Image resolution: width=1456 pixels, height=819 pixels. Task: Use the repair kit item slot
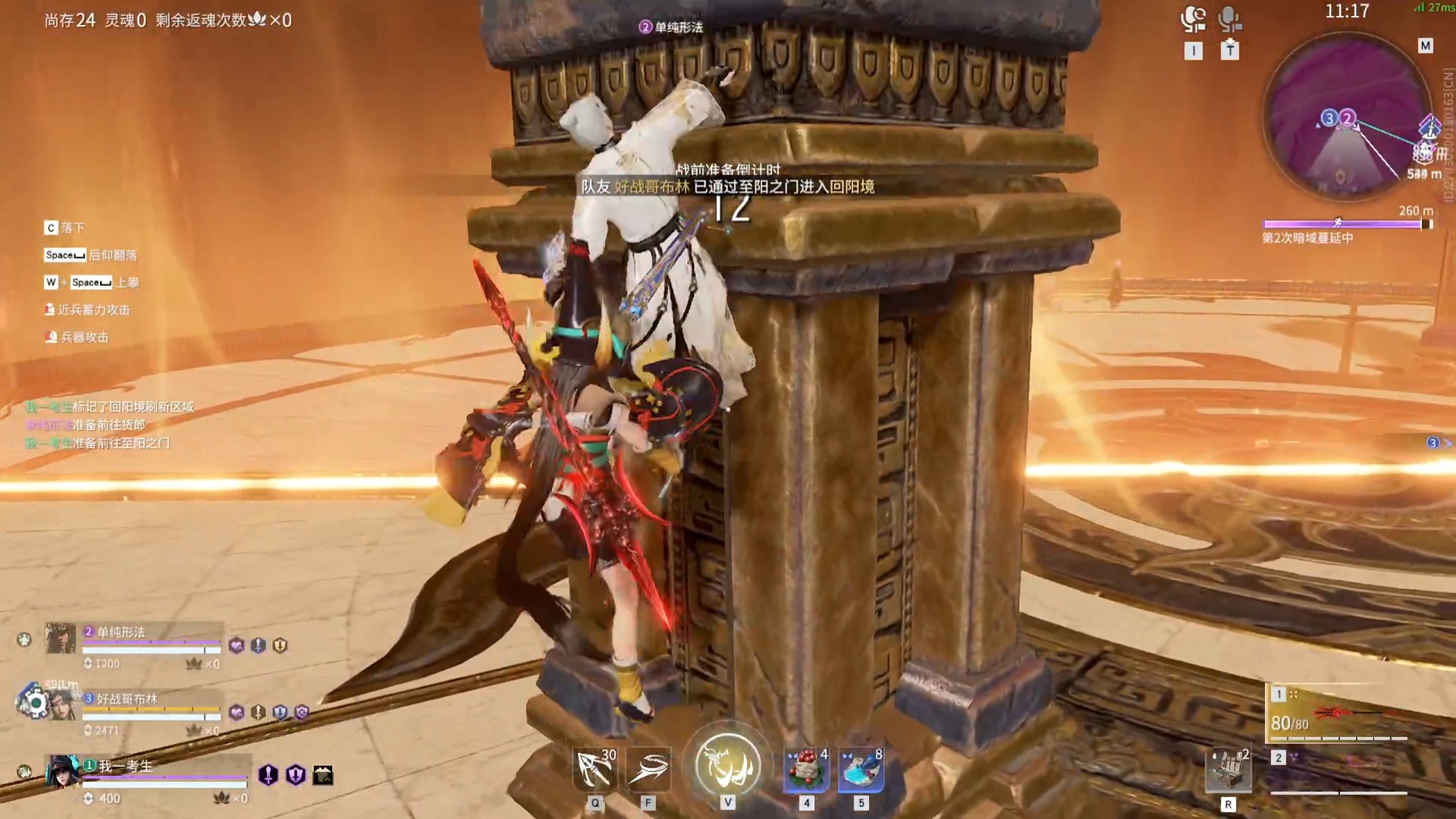(1228, 770)
